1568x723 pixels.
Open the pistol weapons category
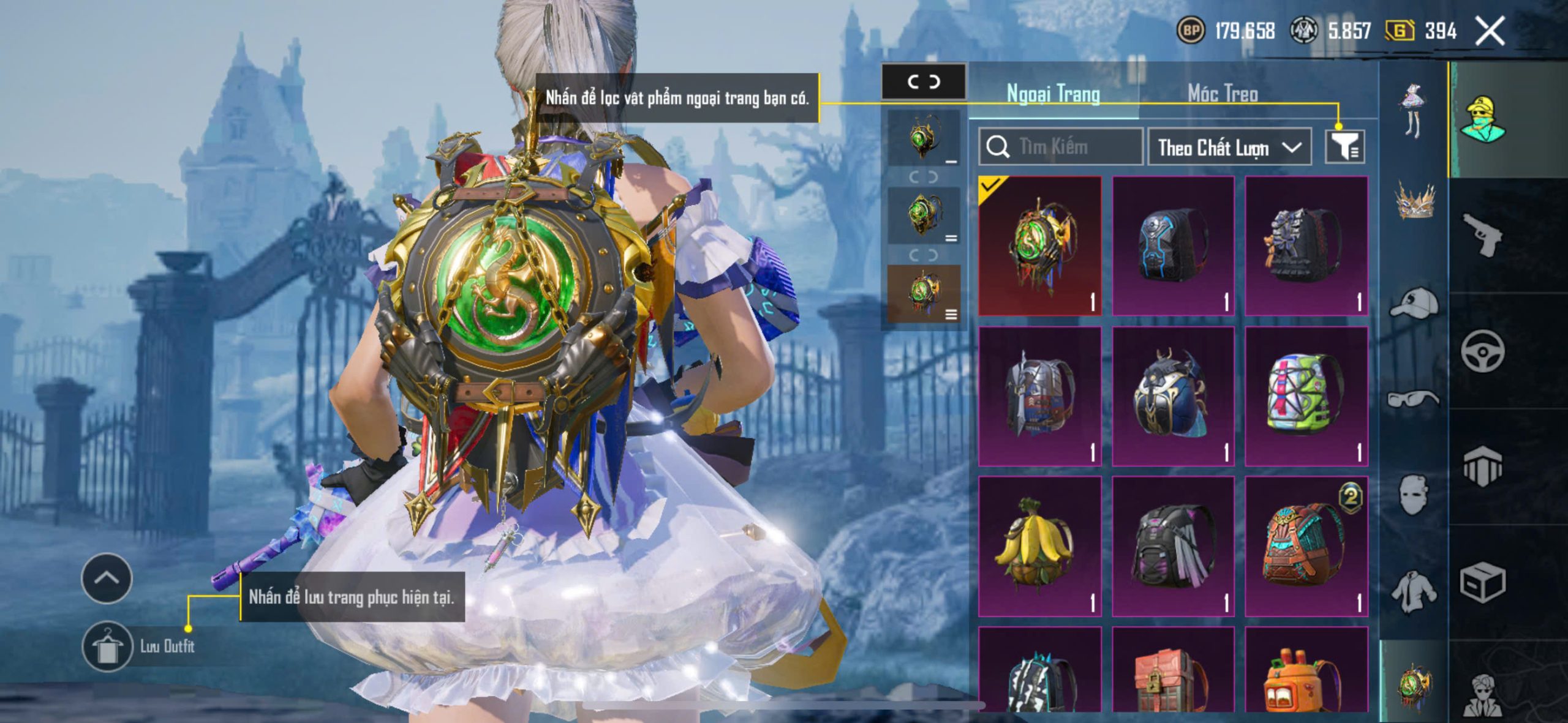(x=1482, y=234)
